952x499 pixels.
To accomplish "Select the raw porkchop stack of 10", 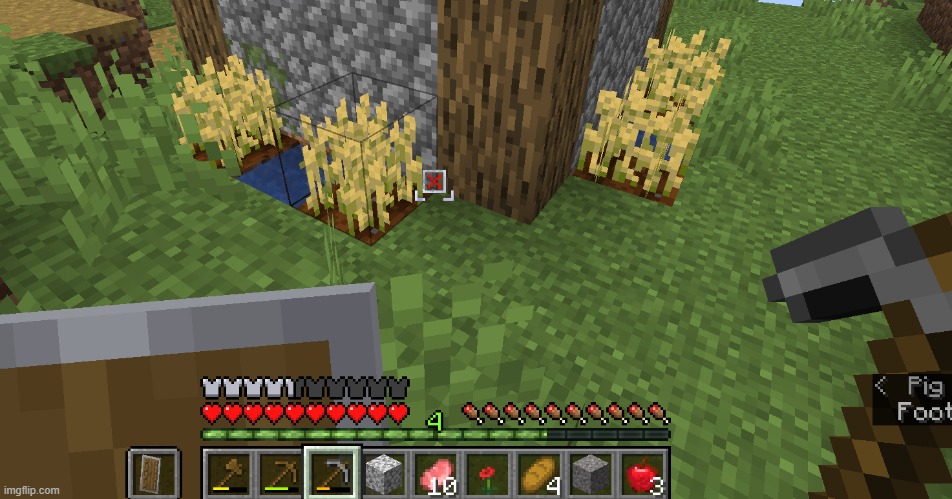I will [x=435, y=473].
